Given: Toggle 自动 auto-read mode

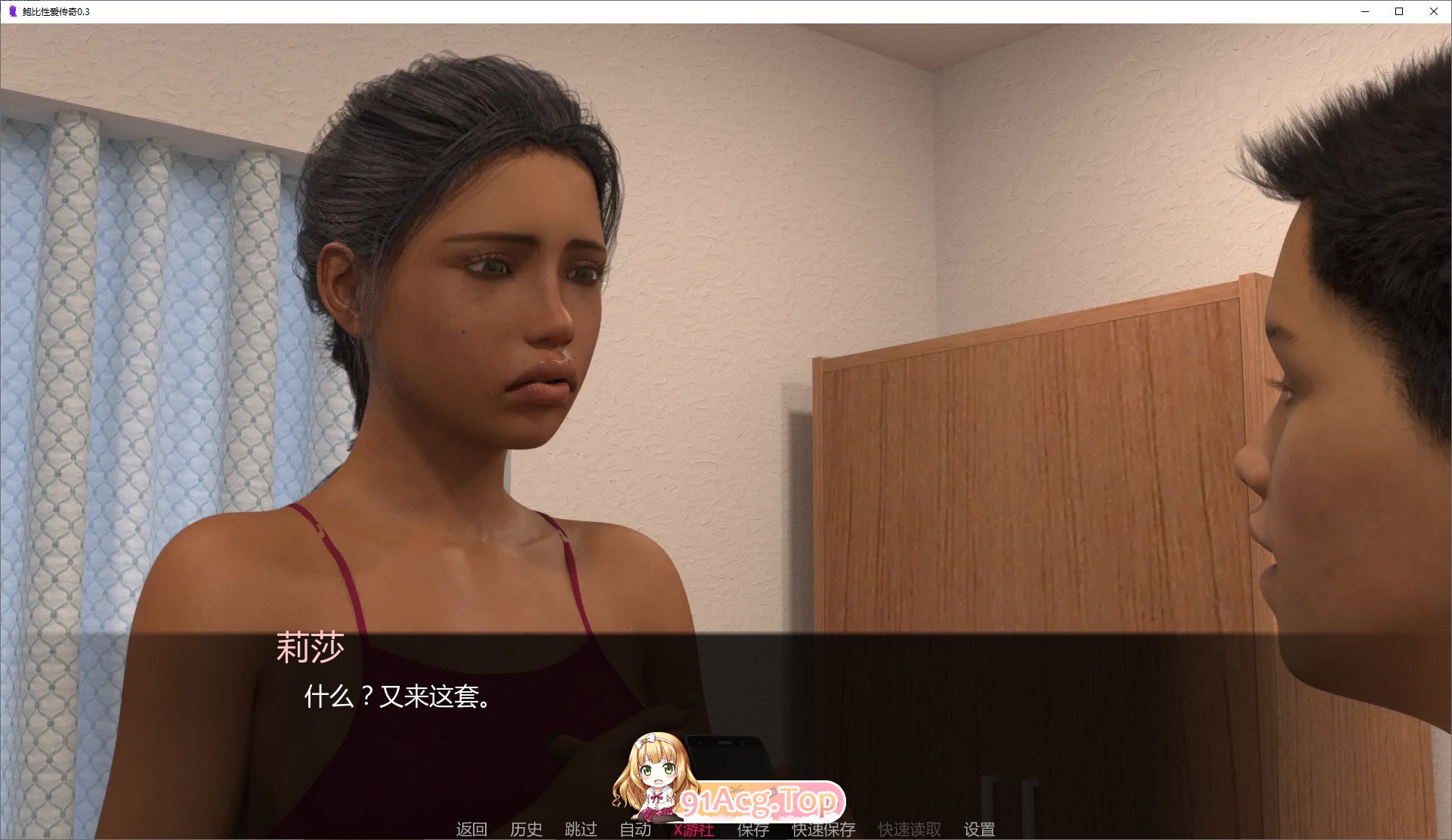Looking at the screenshot, I should tap(635, 829).
